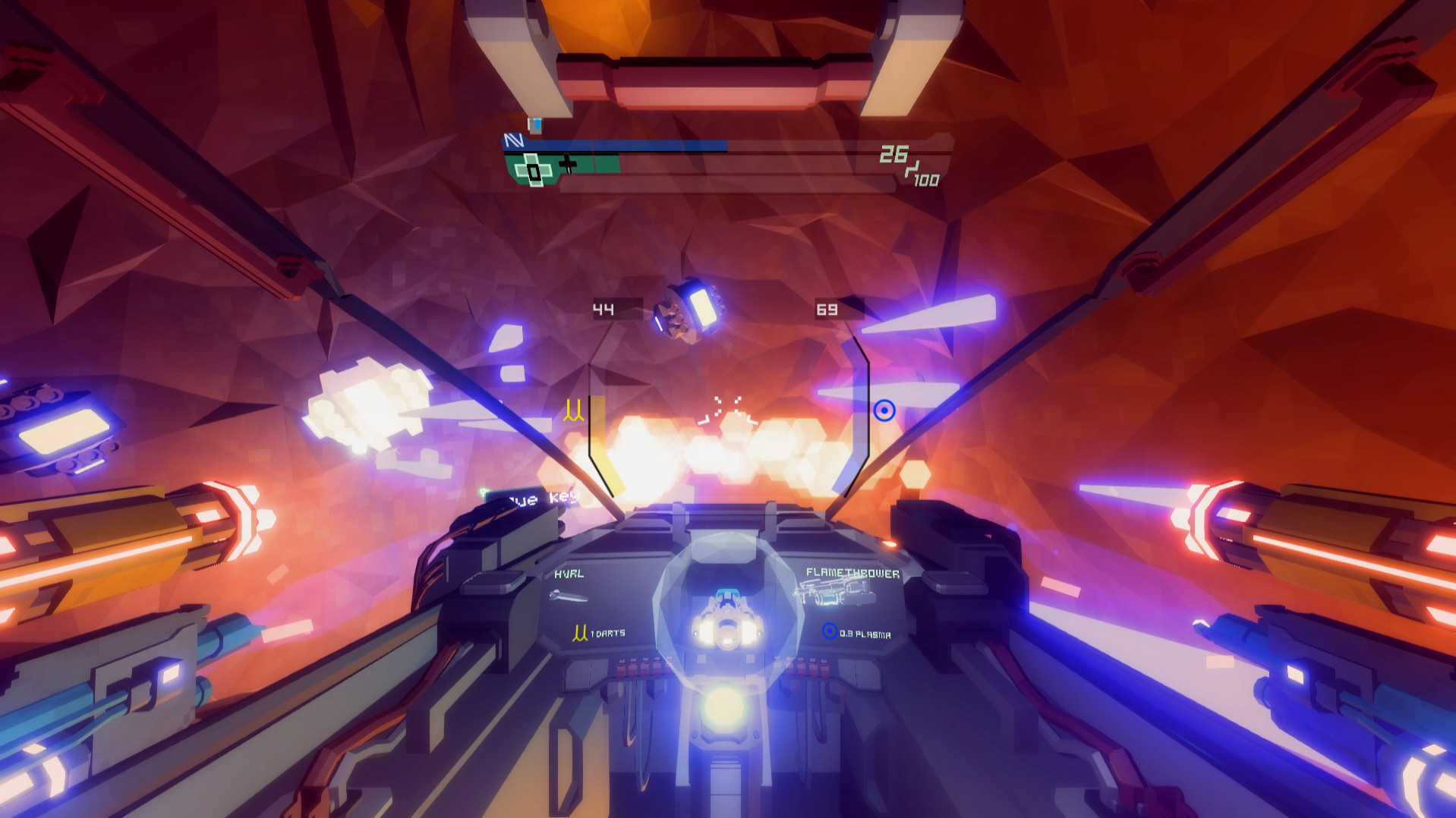Click the enemy marker labeled 44
Screen dimensions: 1456x818
(x=604, y=308)
